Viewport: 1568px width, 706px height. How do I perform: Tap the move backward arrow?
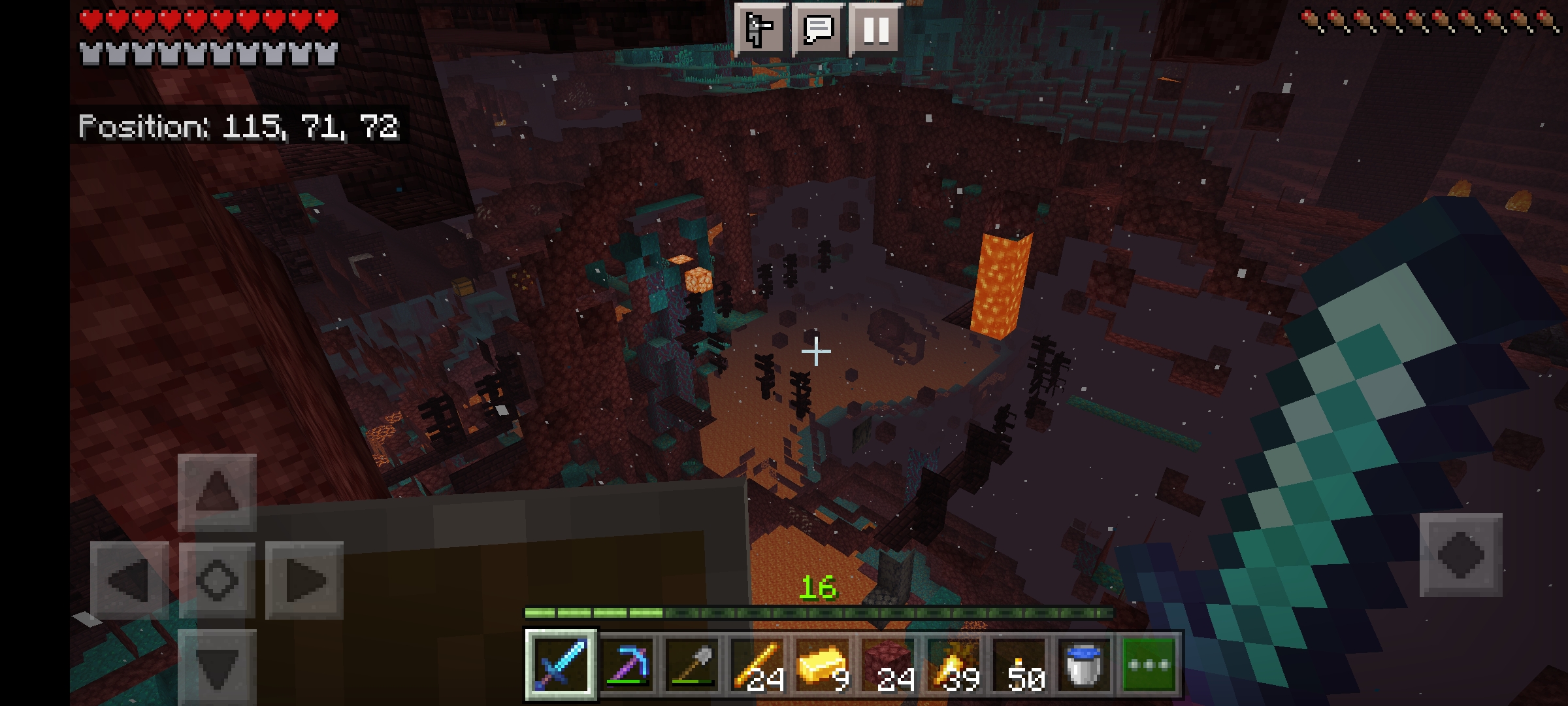click(x=217, y=667)
